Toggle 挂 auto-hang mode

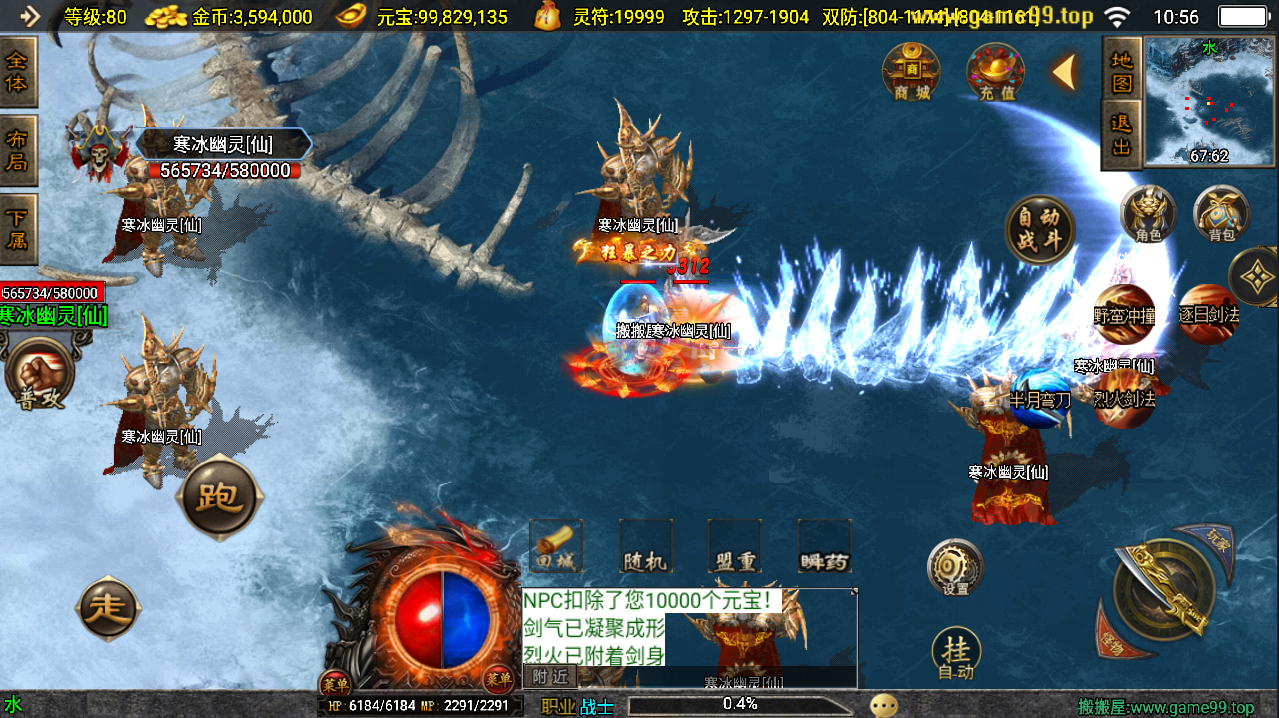click(956, 654)
